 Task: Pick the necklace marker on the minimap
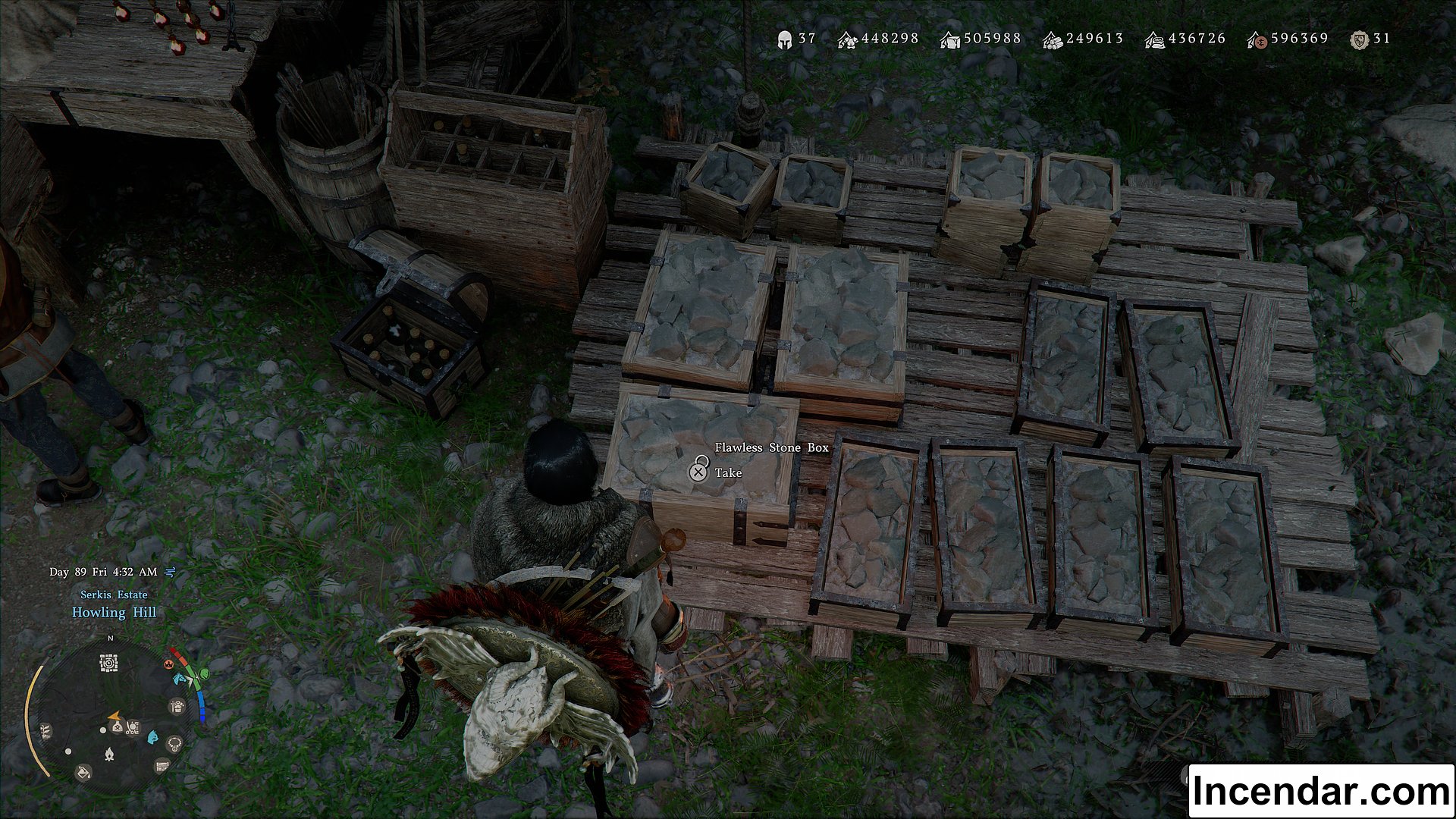175,742
